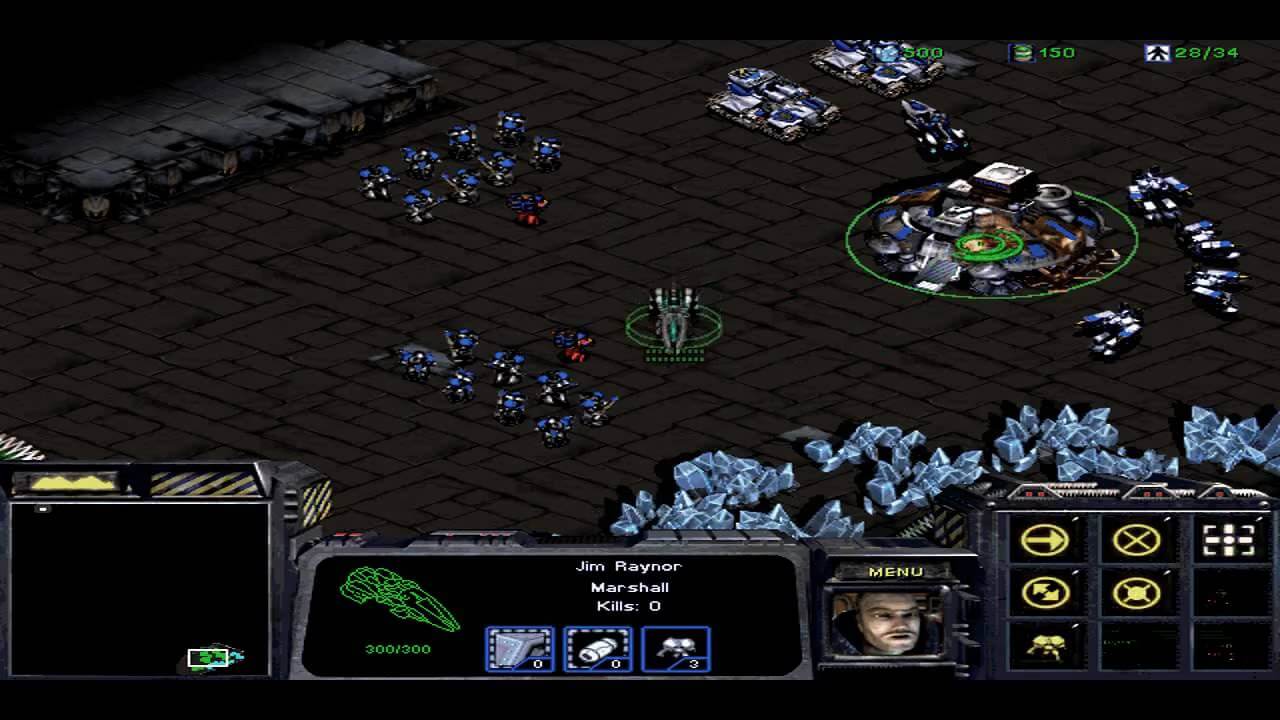1280x720 pixels.
Task: Inspect the grenade weapon upgrade icon
Action: 598,649
